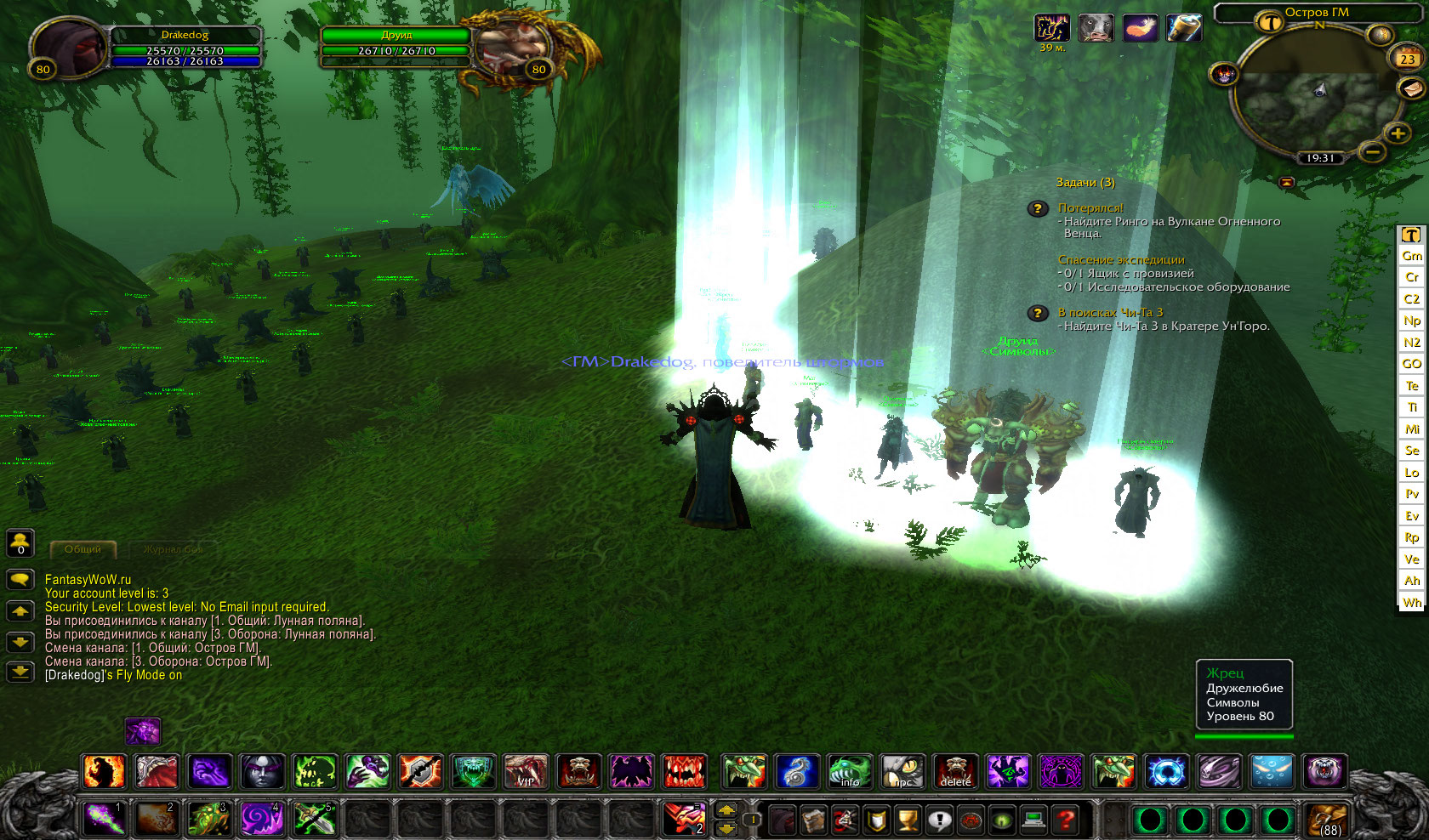Image resolution: width=1429 pixels, height=840 pixels.
Task: Activate the info action button
Action: click(x=849, y=772)
